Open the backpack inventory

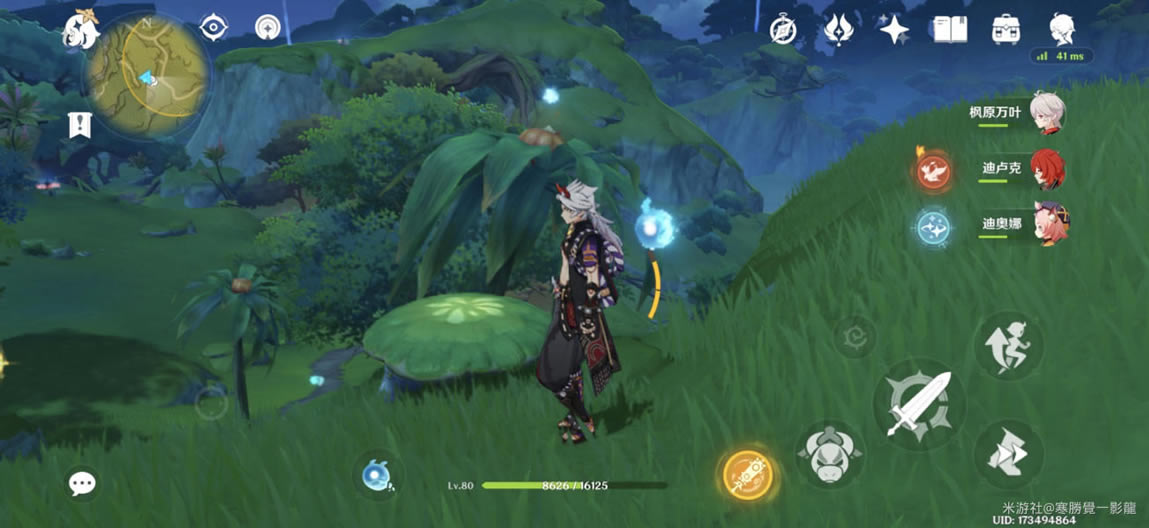(1006, 30)
